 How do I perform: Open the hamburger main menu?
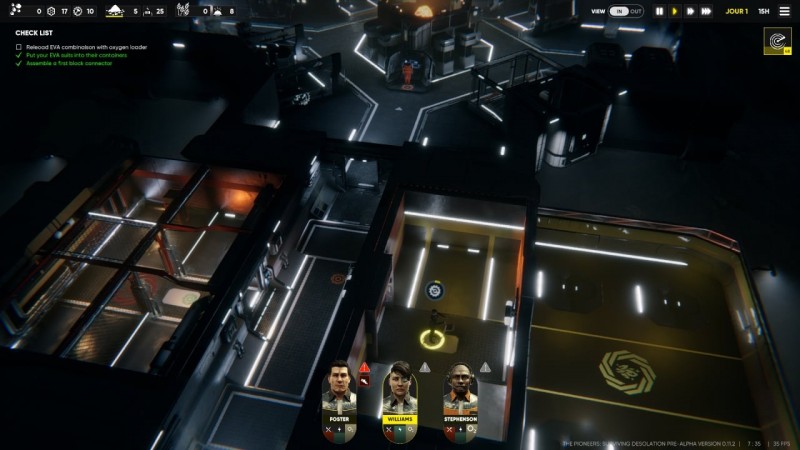(x=782, y=11)
